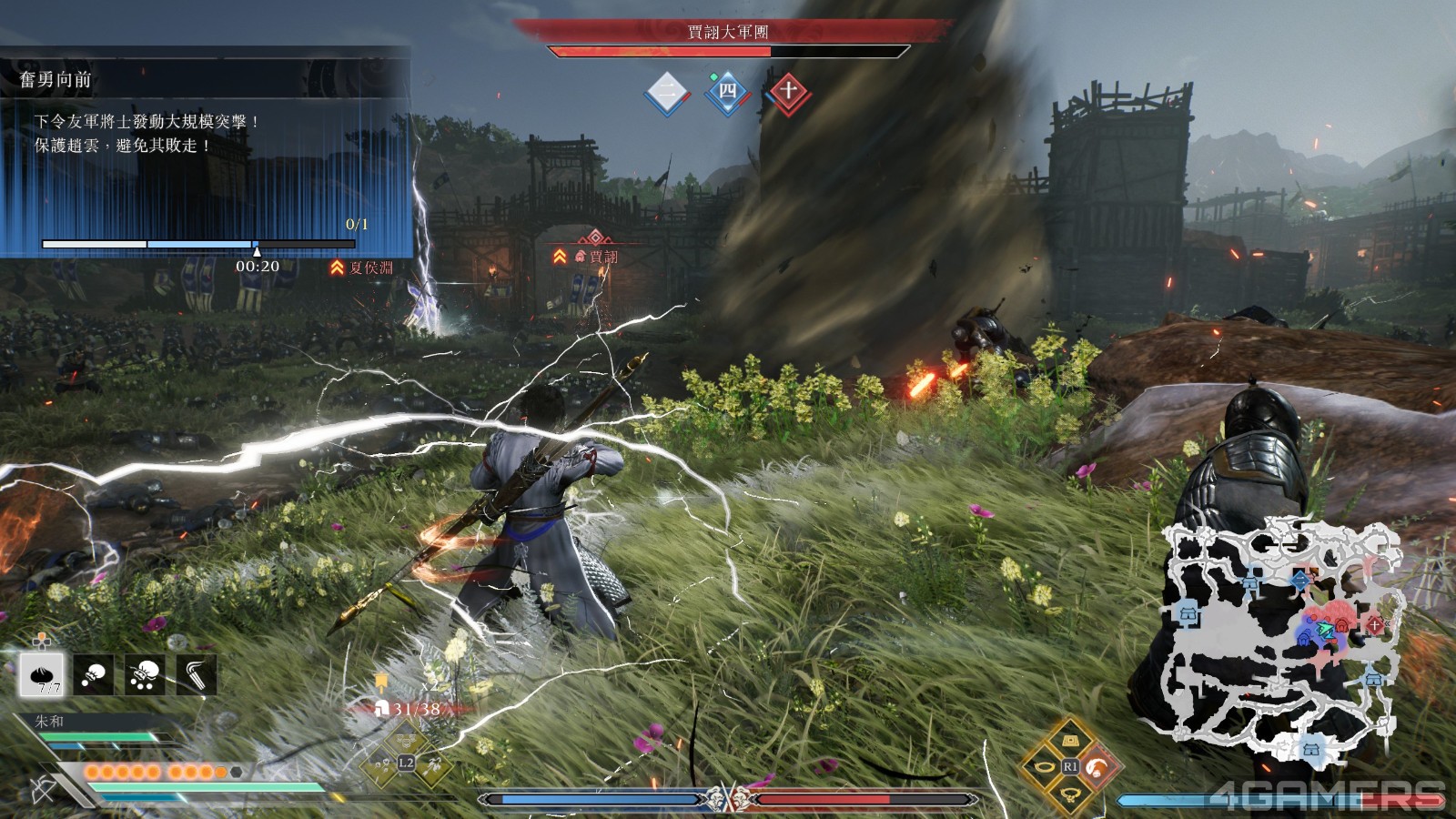Viewport: 1456px width, 819px height.
Task: Activate the glowing red swirl battle art
Action: 1097,767
